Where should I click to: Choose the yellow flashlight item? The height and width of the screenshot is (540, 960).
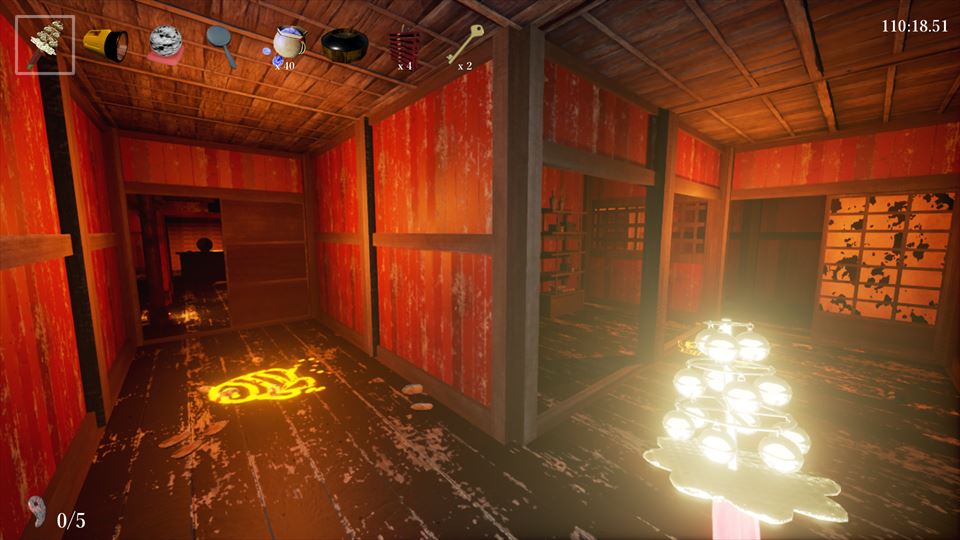[104, 44]
